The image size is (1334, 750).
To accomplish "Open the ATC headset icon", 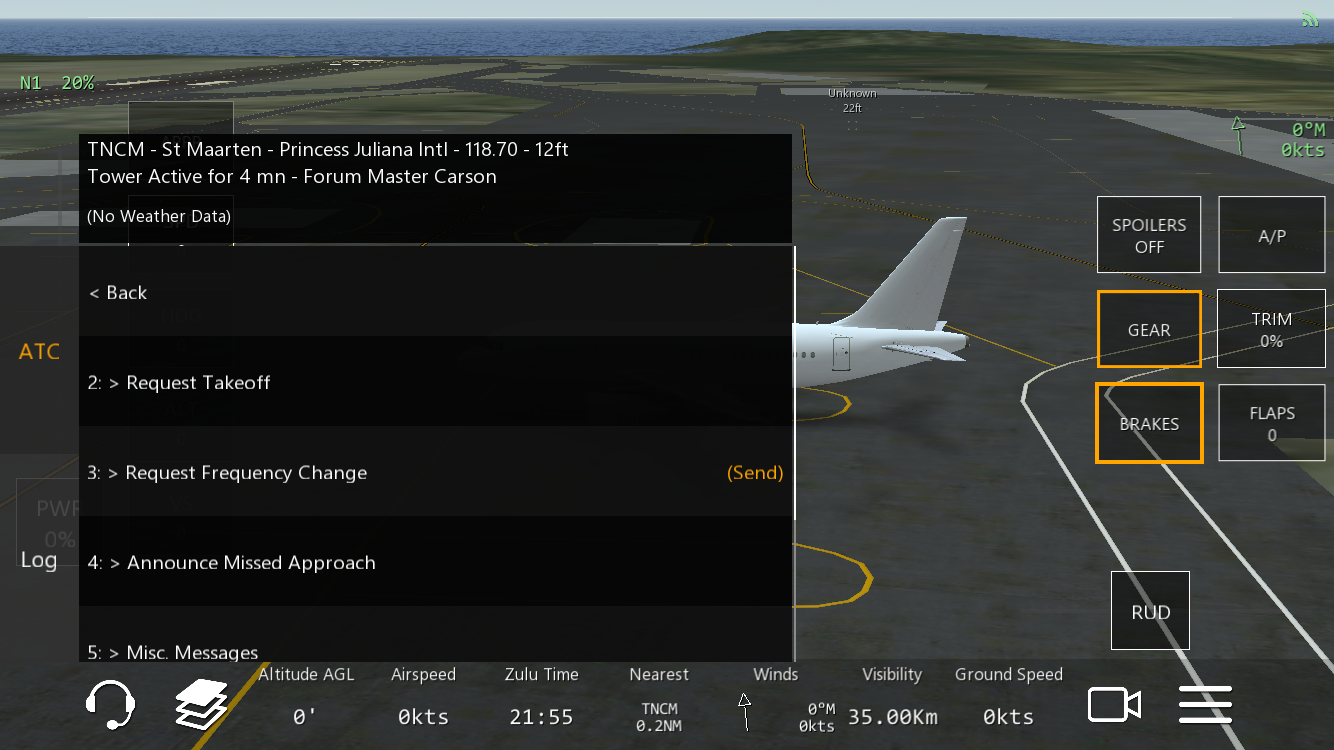I will (110, 705).
